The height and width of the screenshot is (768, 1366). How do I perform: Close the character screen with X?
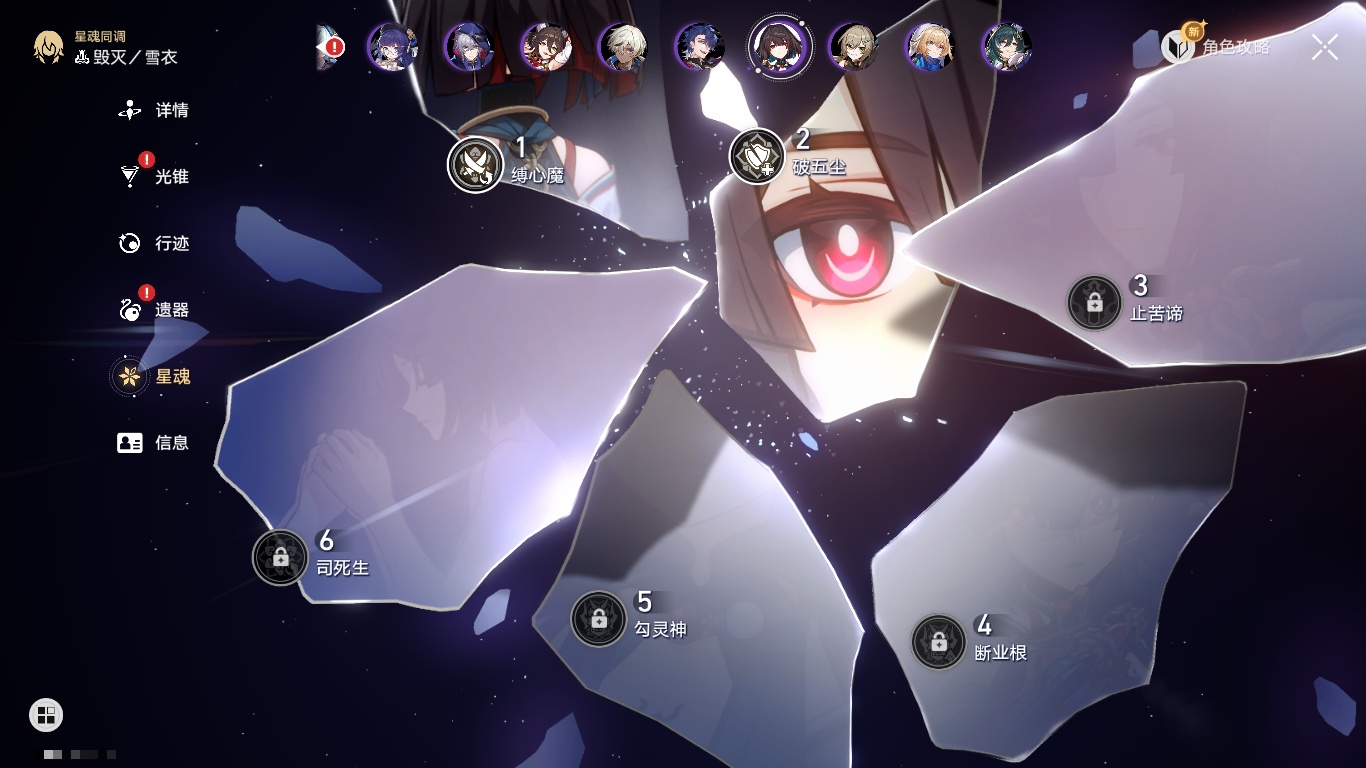pos(1324,47)
